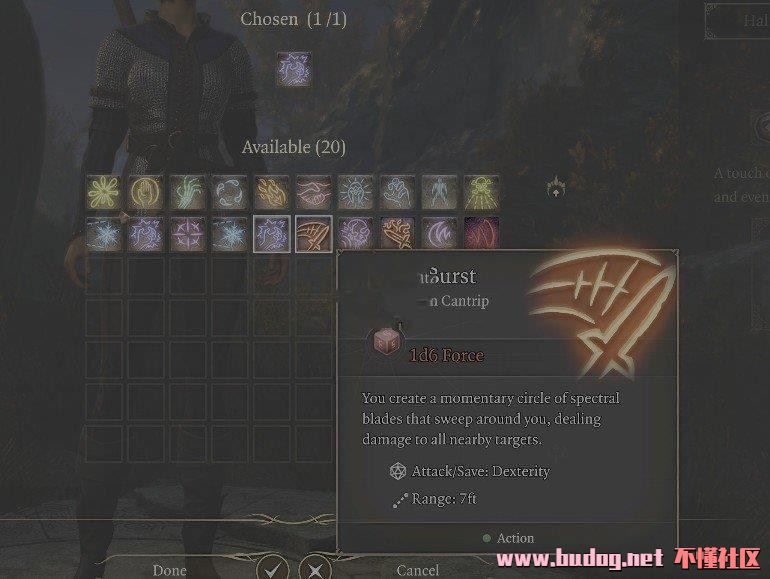Screen dimensions: 770x579
Task: Choose the blue spectral hand cantrip
Action: (397, 191)
